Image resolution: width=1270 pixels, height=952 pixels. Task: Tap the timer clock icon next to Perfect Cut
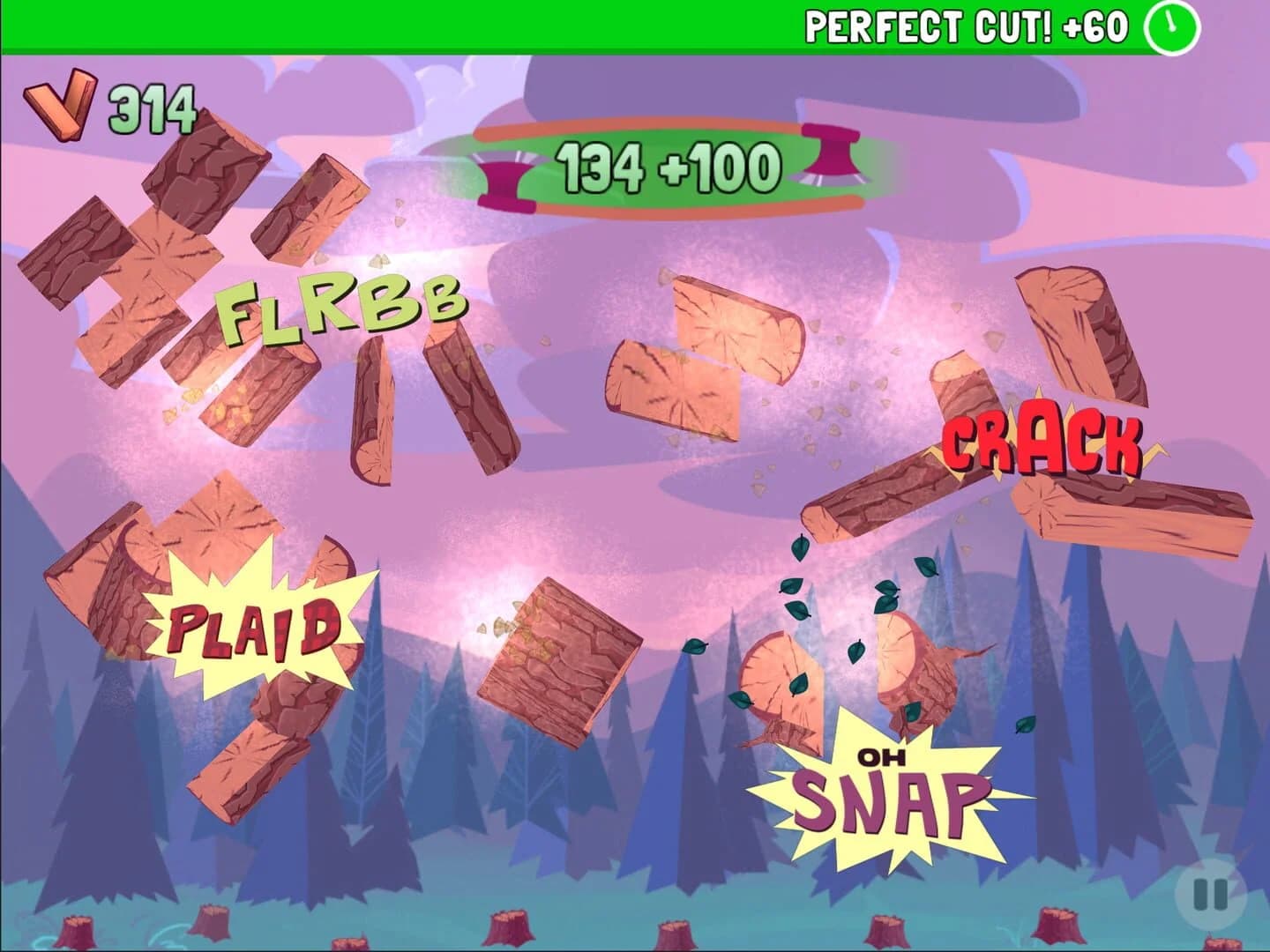click(x=1173, y=26)
